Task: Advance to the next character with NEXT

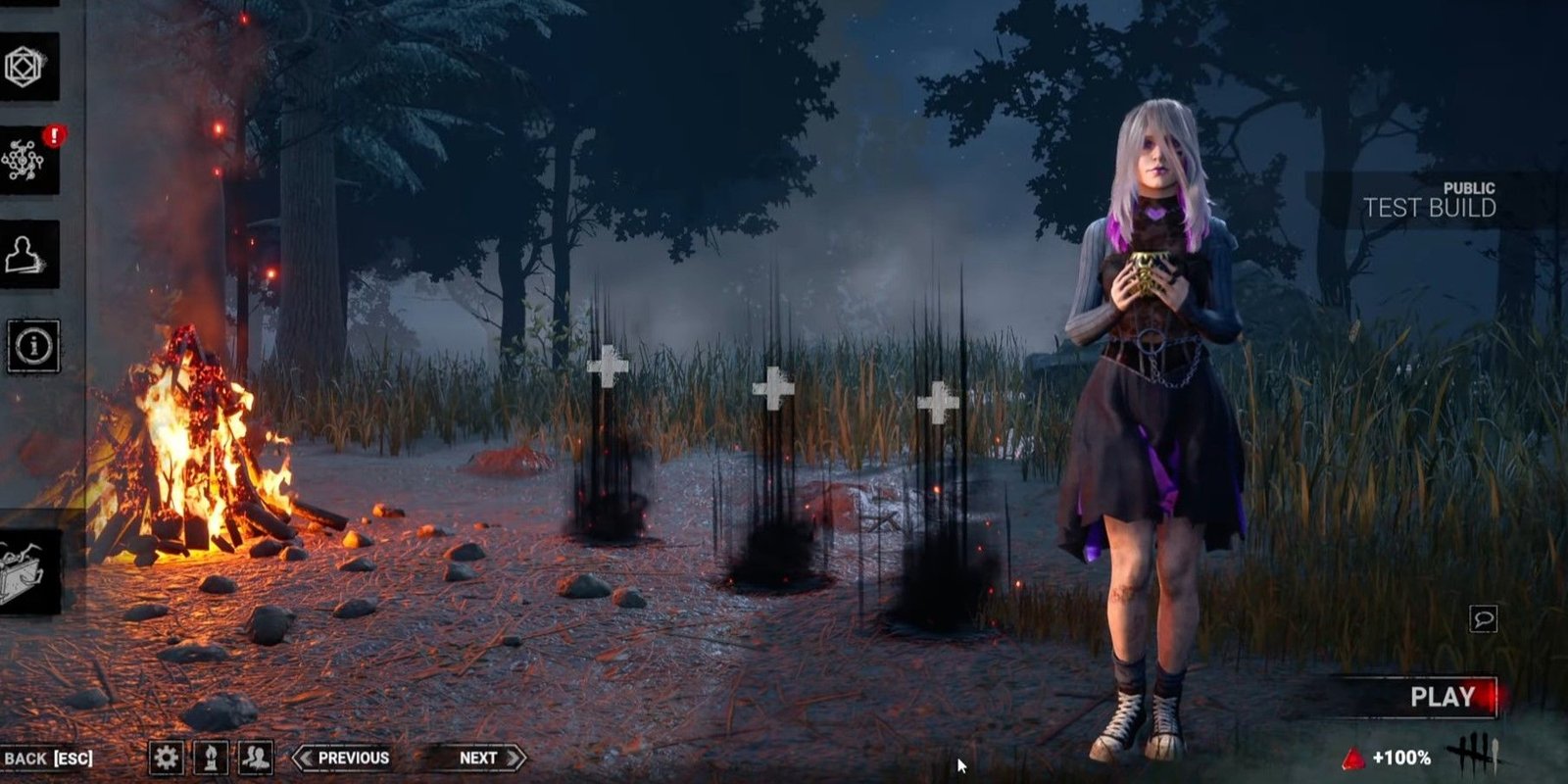Action: 477,757
